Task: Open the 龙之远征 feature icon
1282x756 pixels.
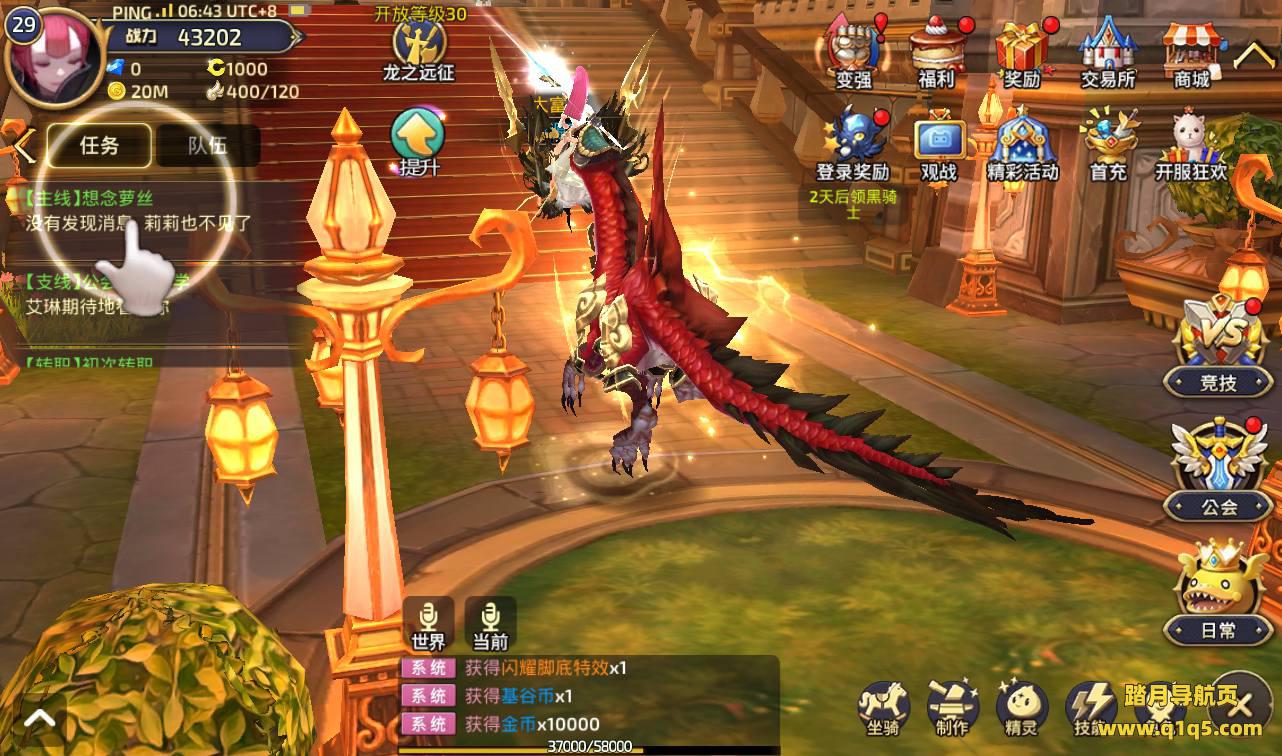Action: (418, 45)
